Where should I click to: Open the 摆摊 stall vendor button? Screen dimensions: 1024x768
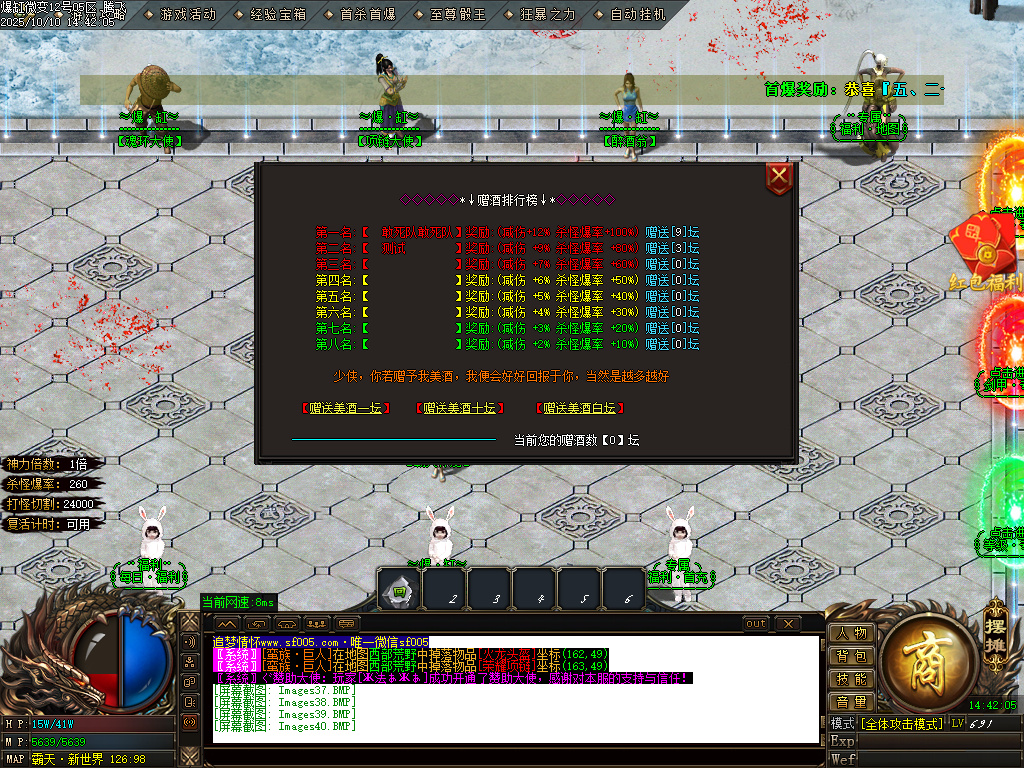click(995, 627)
